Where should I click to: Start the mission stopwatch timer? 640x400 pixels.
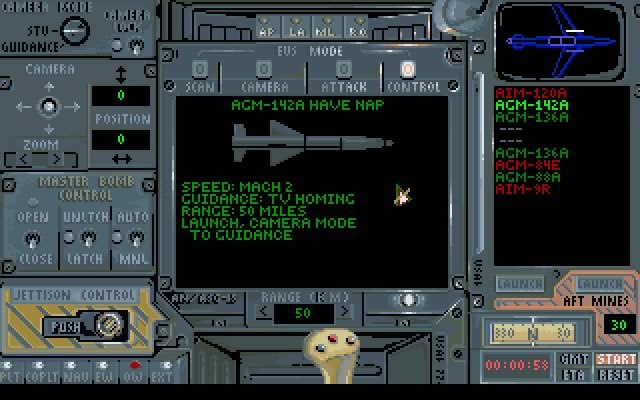click(x=616, y=359)
